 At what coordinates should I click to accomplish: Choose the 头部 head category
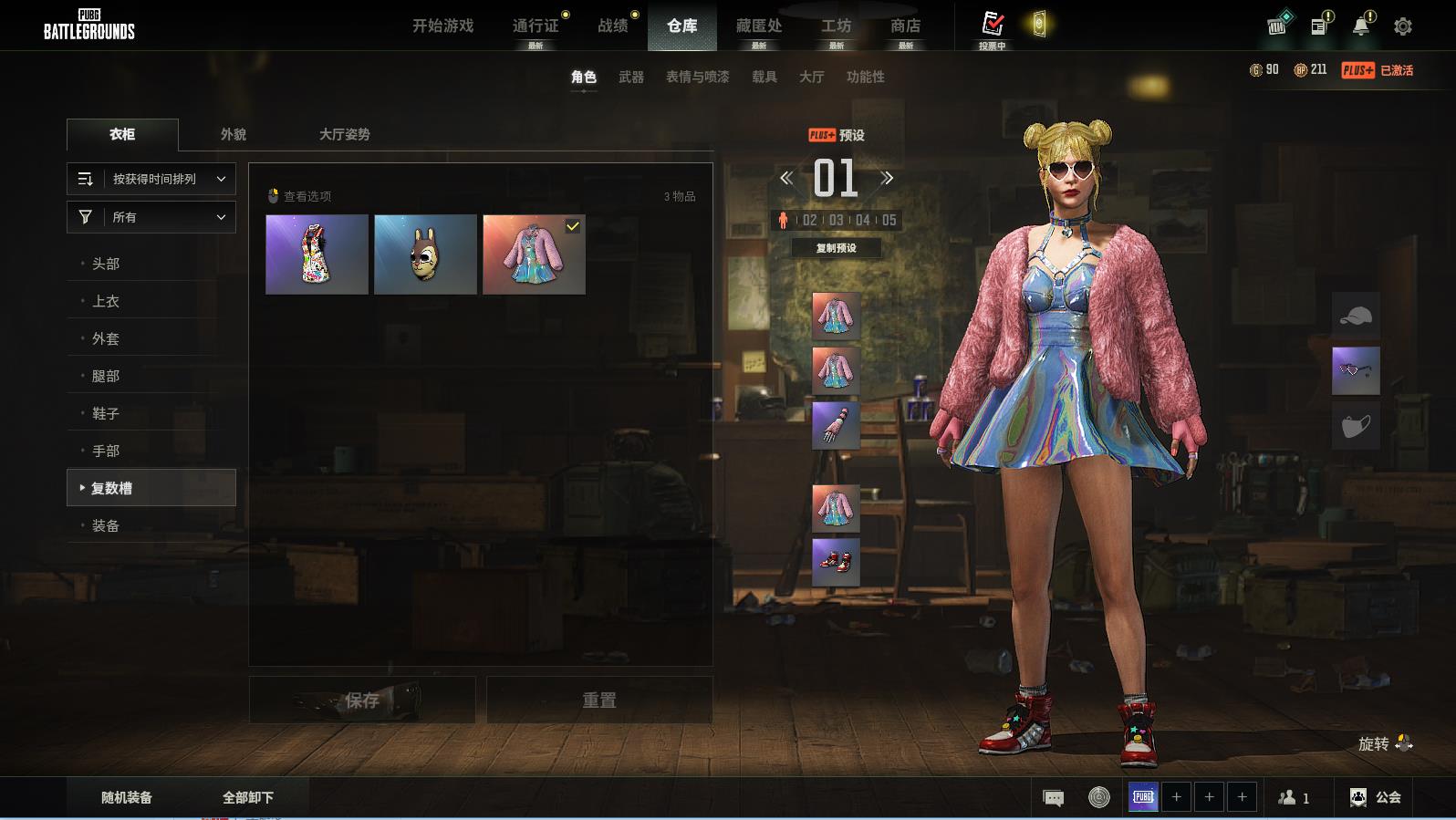pos(106,264)
